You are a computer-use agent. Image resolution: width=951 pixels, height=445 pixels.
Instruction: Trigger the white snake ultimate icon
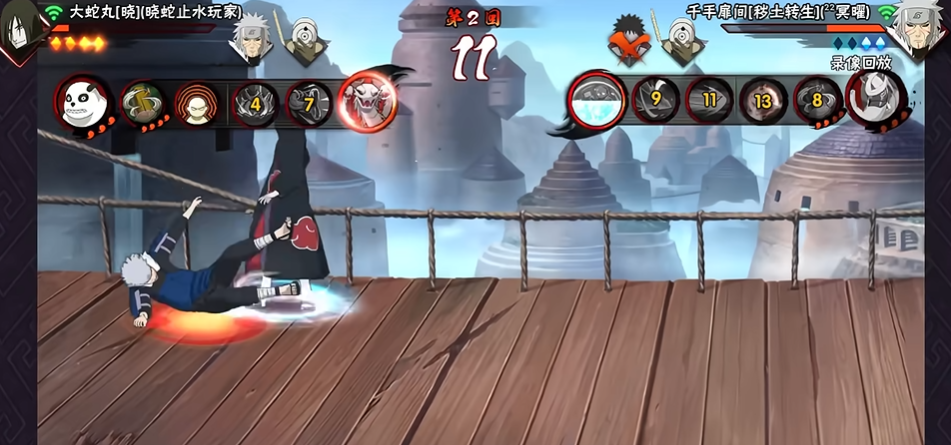pyautogui.click(x=367, y=99)
